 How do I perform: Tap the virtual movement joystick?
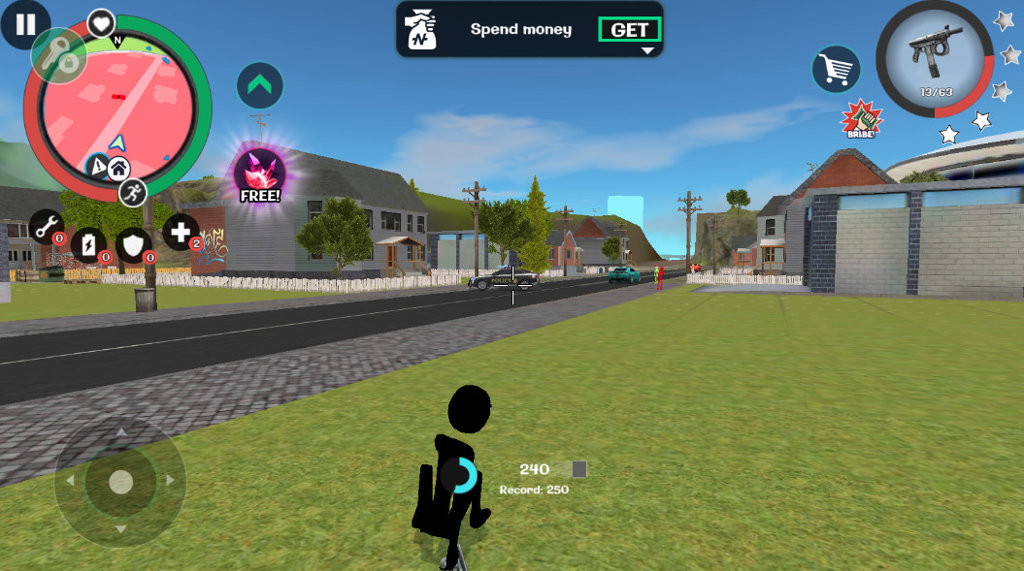(x=120, y=482)
